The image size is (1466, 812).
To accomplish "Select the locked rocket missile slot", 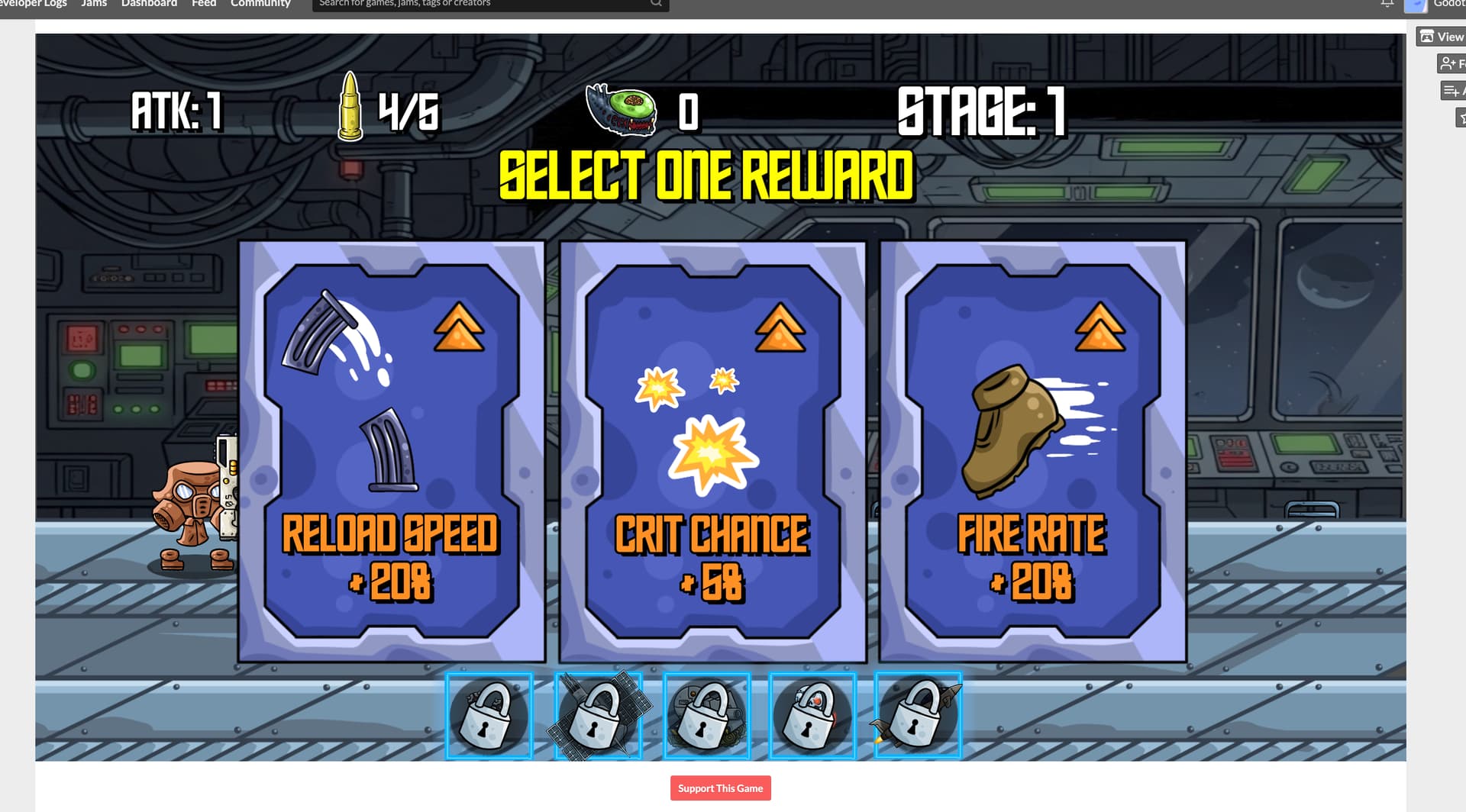I will coord(918,716).
